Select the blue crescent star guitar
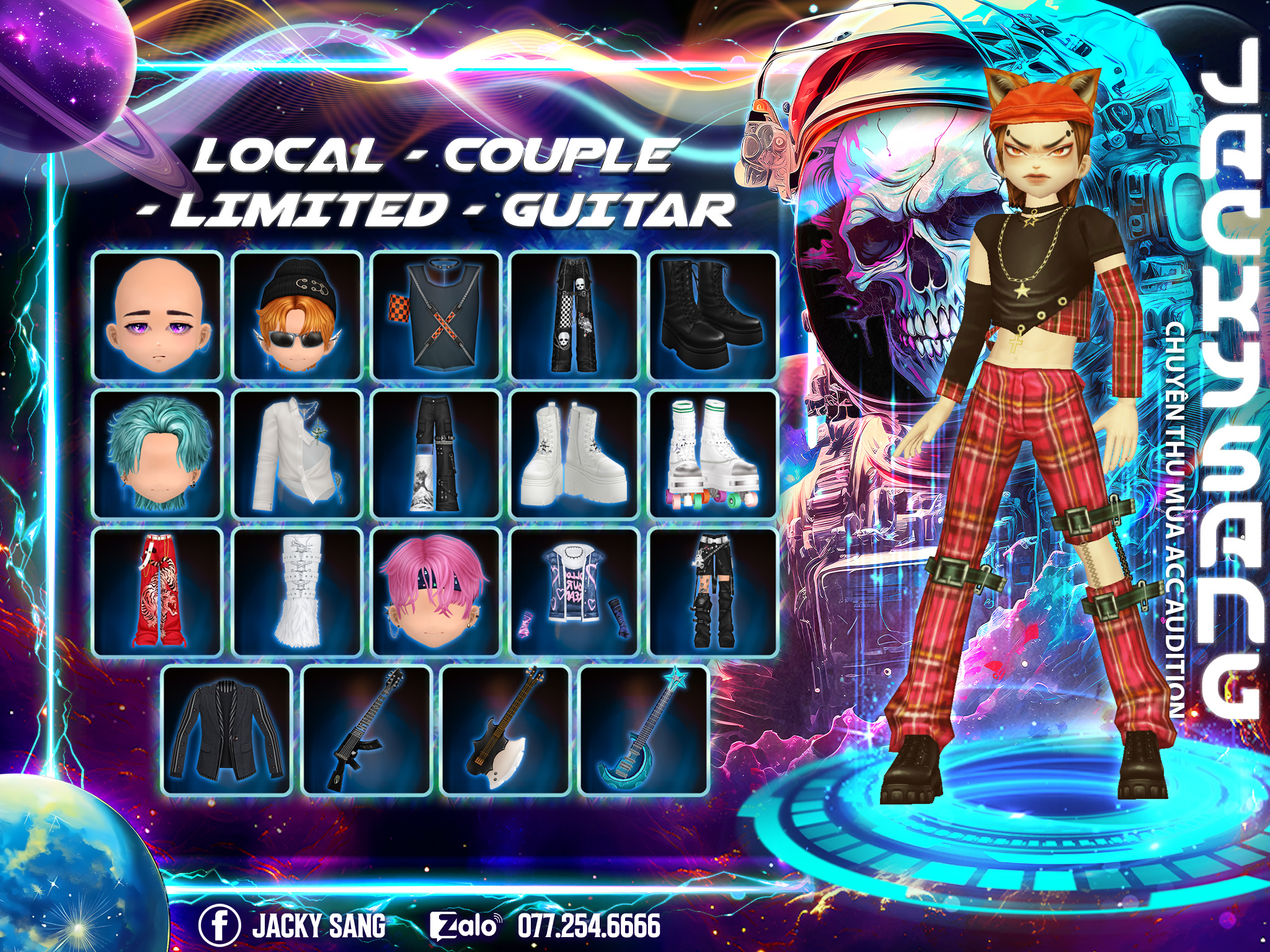The width and height of the screenshot is (1270, 952). click(x=644, y=731)
